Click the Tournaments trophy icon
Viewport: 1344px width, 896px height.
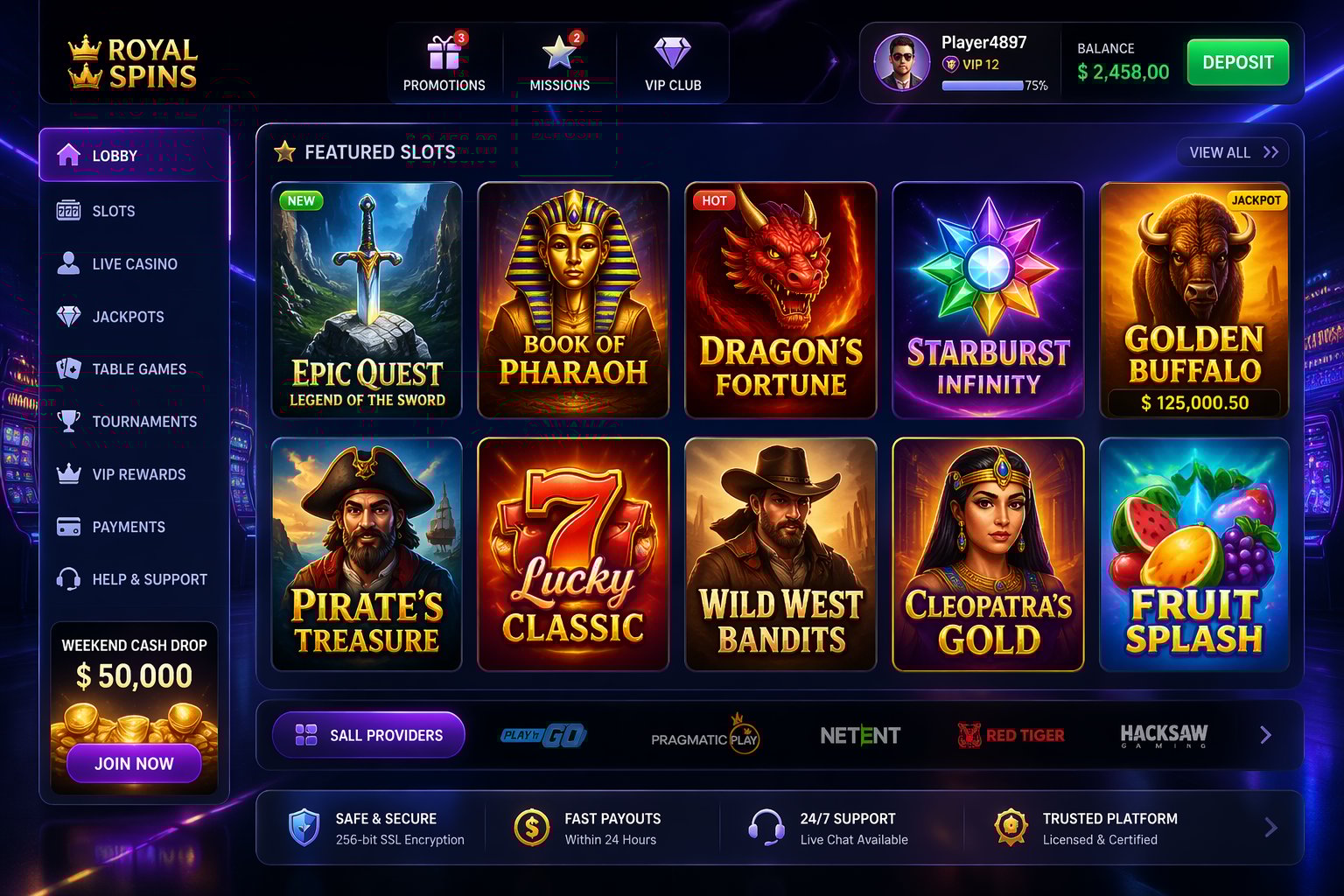click(68, 421)
